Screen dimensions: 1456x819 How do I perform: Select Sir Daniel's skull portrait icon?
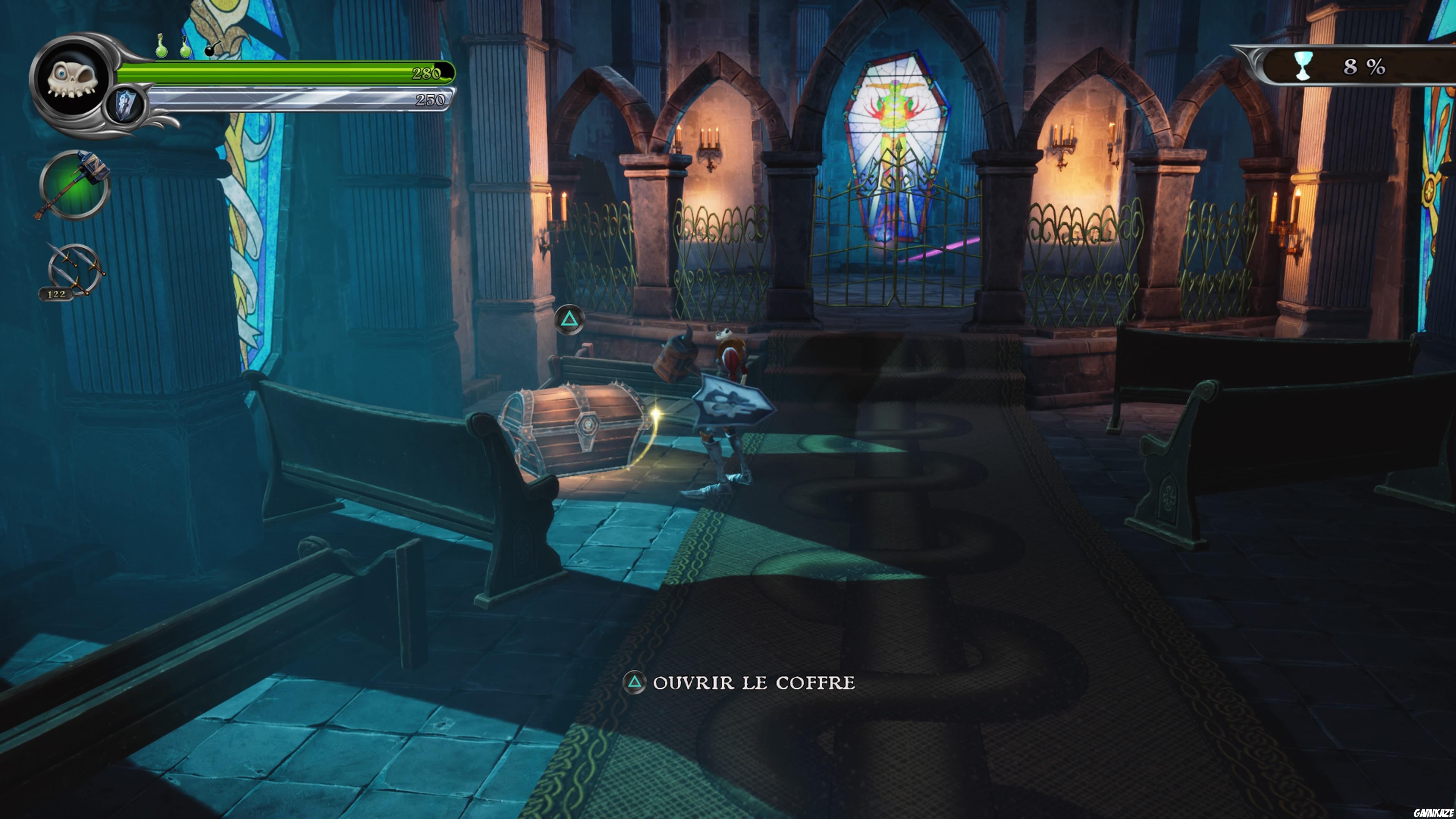72,79
